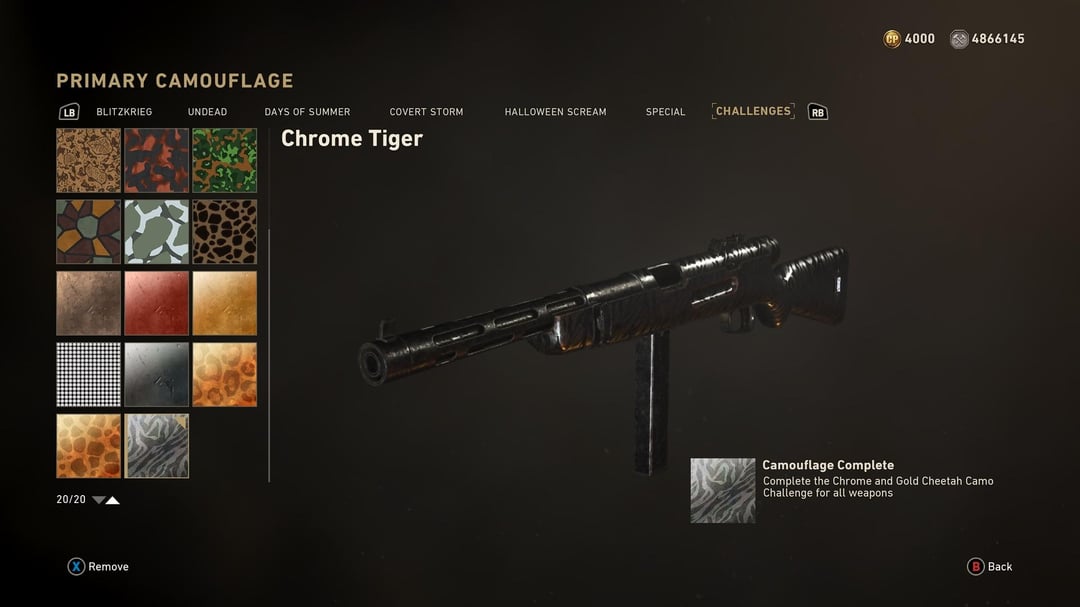Viewport: 1080px width, 607px height.
Task: Switch to Halloween Scream tab
Action: [x=555, y=112]
